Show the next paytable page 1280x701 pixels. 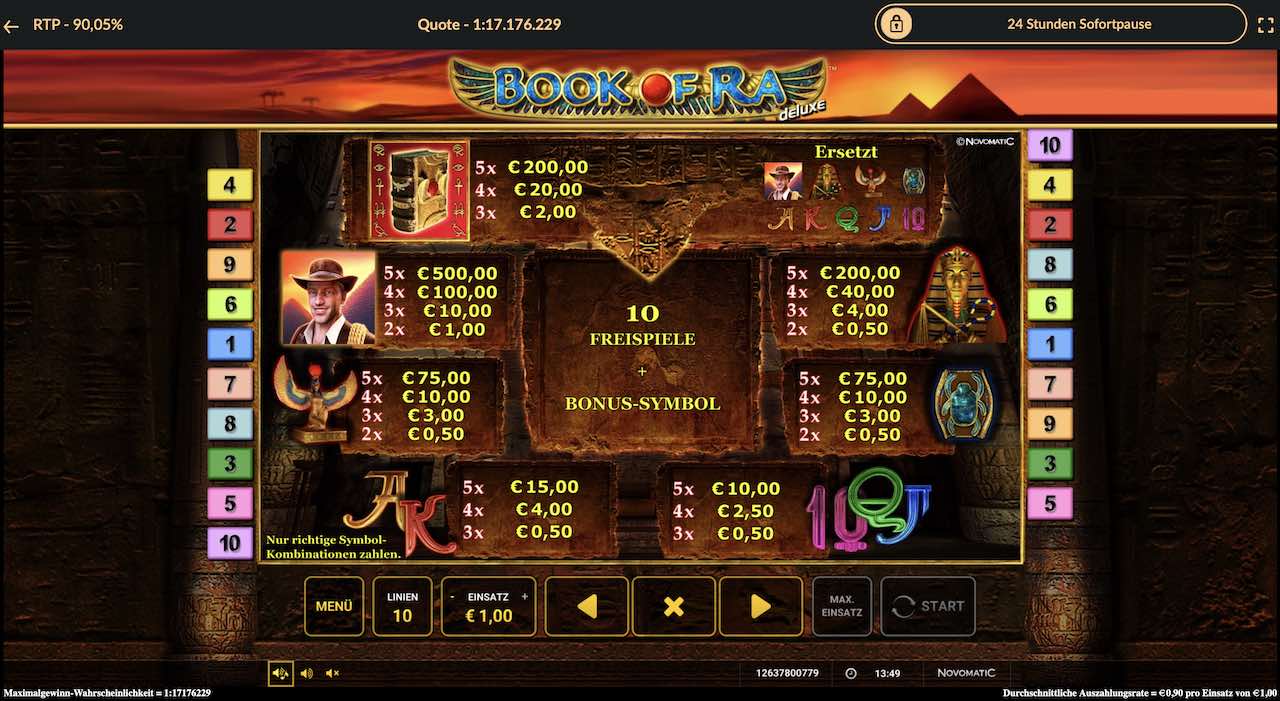click(760, 606)
